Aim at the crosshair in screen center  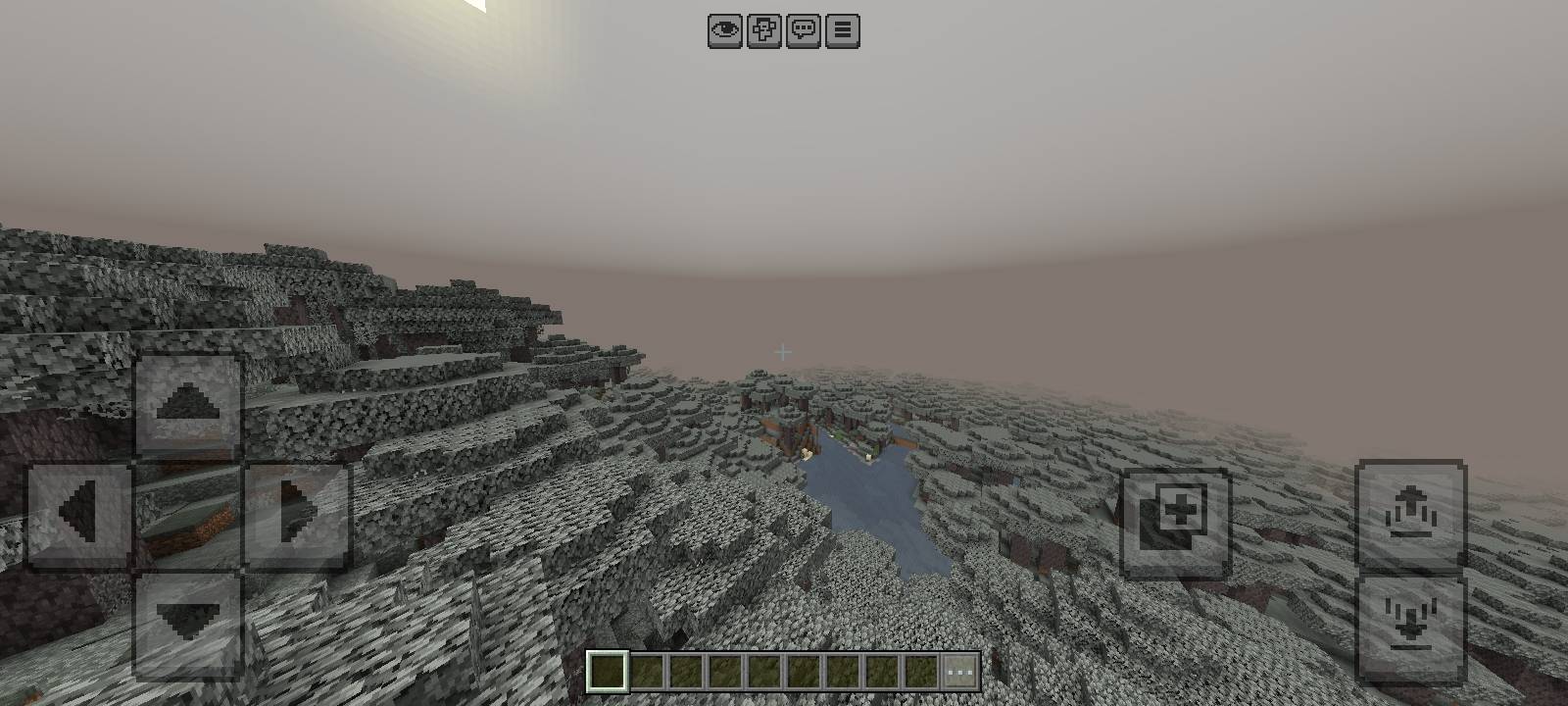tap(783, 350)
